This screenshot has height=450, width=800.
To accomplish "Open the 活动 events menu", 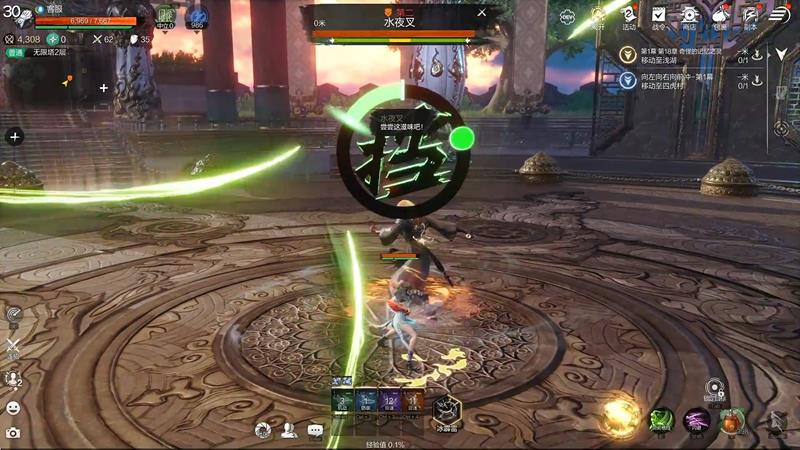I will click(628, 17).
